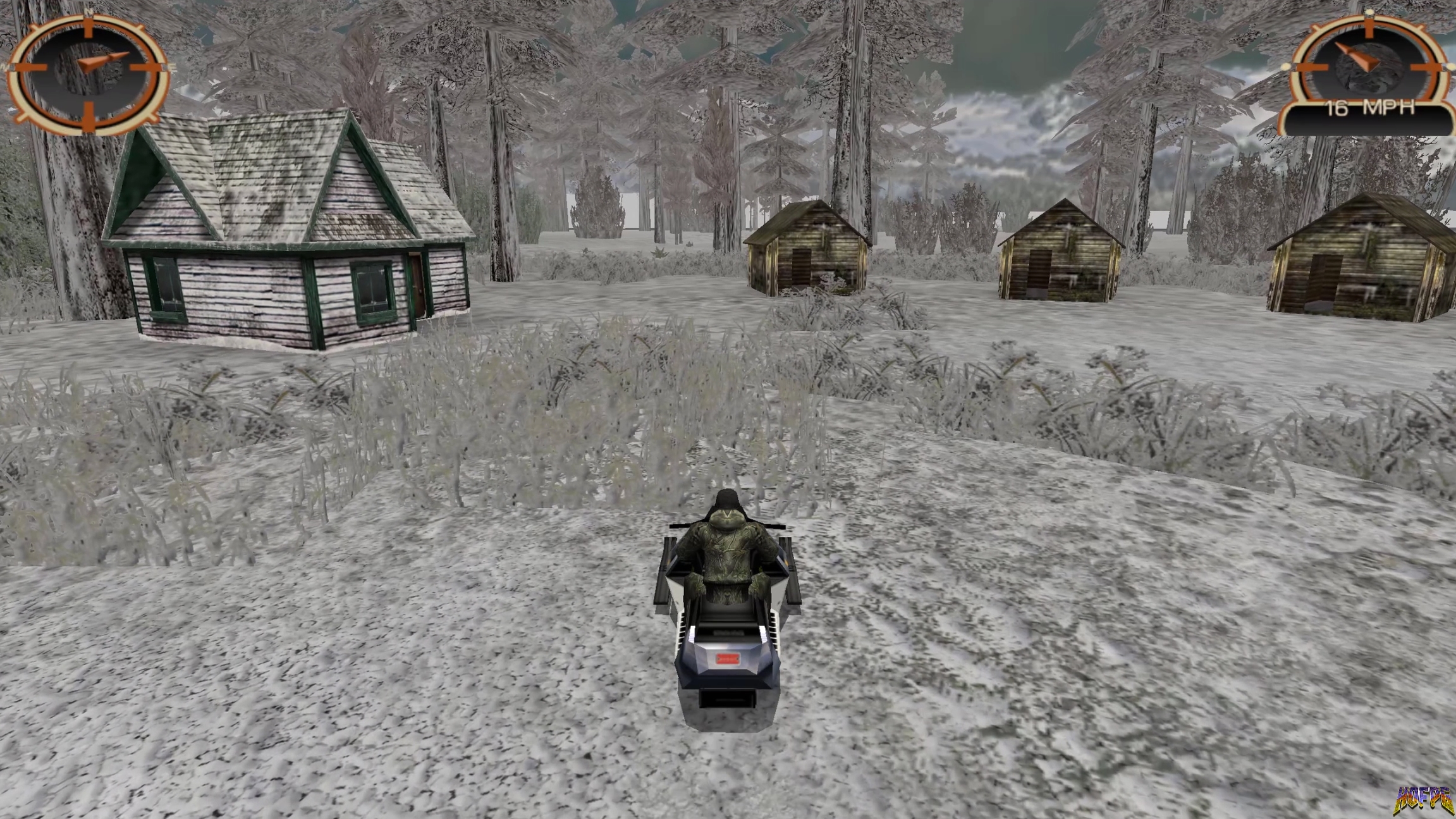Screen dimensions: 1456x819
Task: Click the MPH label under the speedometer
Action: (x=1390, y=107)
